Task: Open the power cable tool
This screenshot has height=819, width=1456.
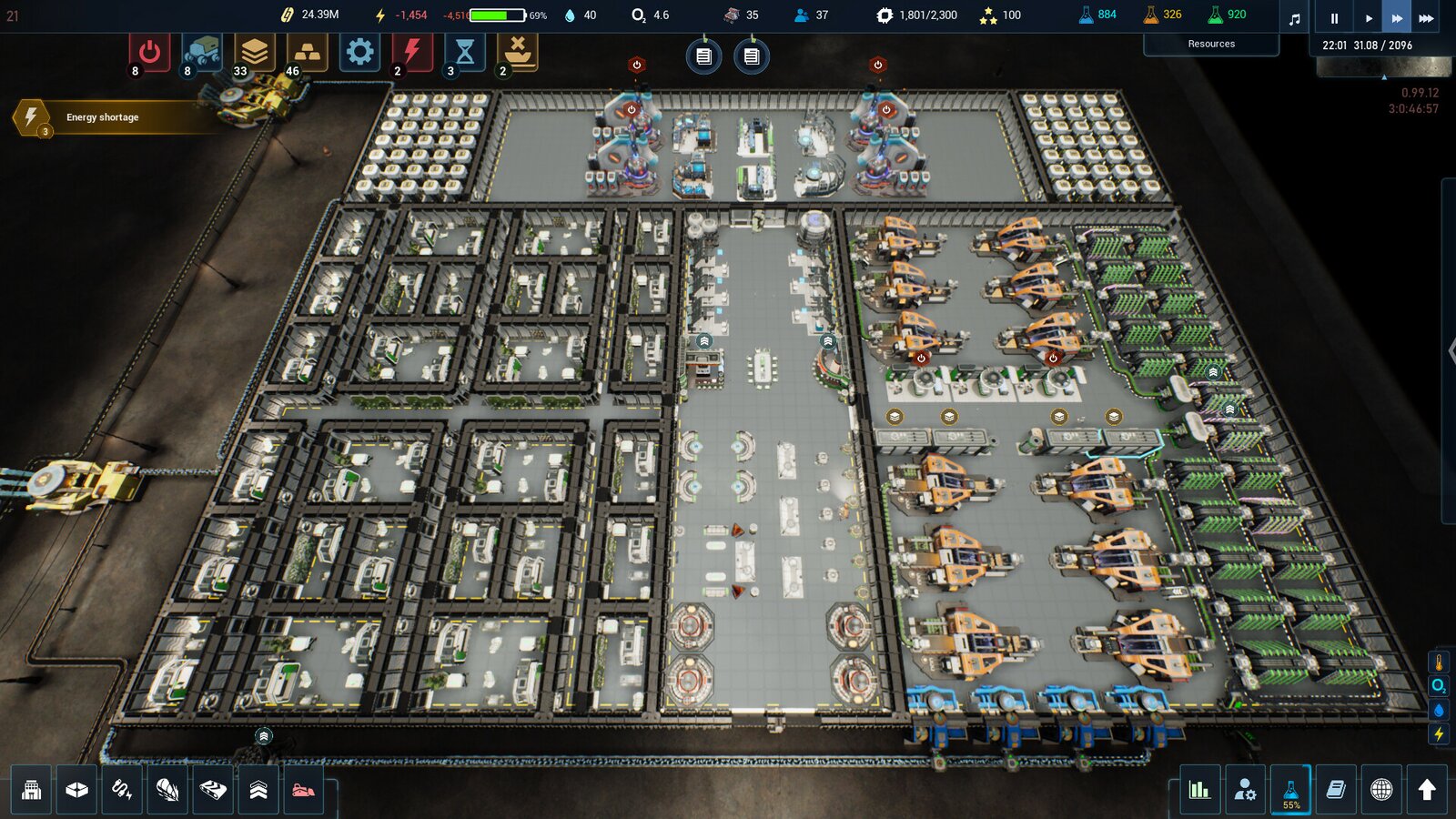Action: 122,789
